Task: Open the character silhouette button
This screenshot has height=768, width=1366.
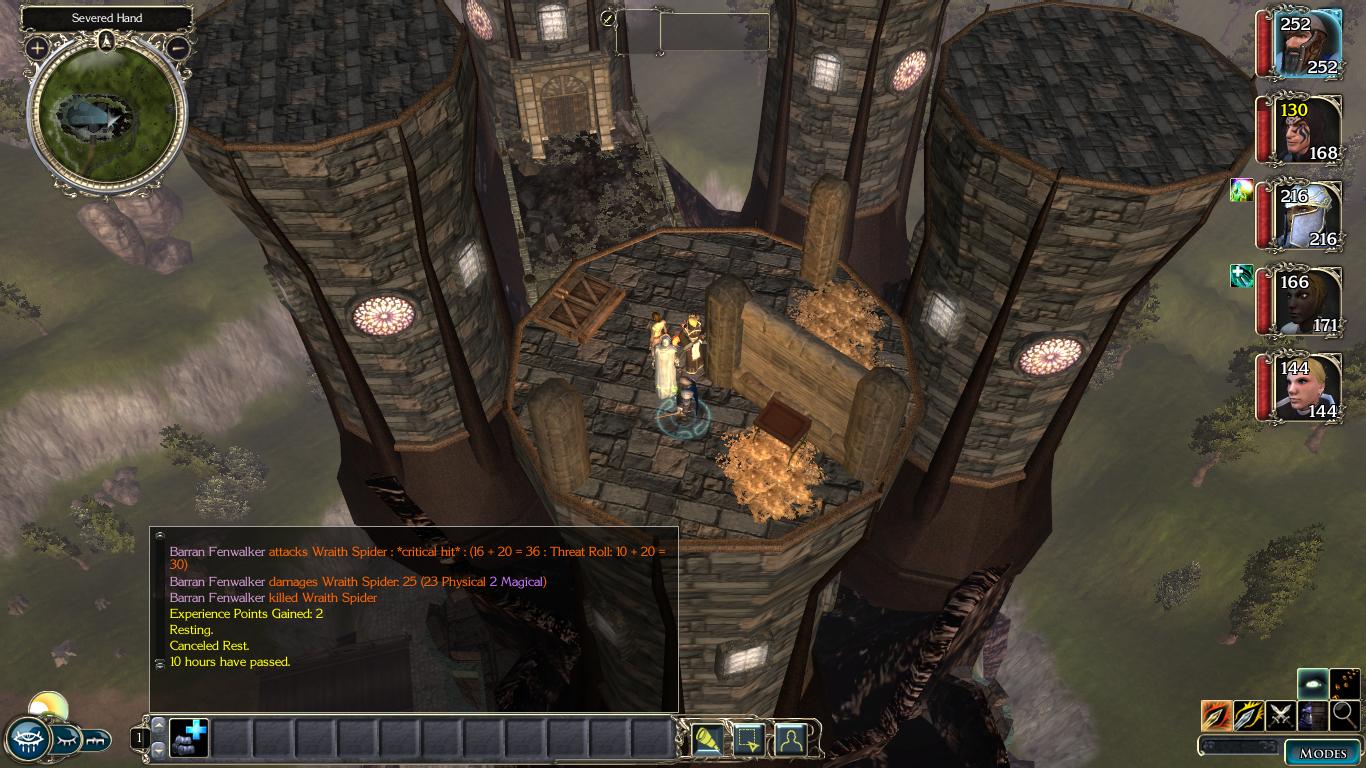Action: (x=790, y=739)
